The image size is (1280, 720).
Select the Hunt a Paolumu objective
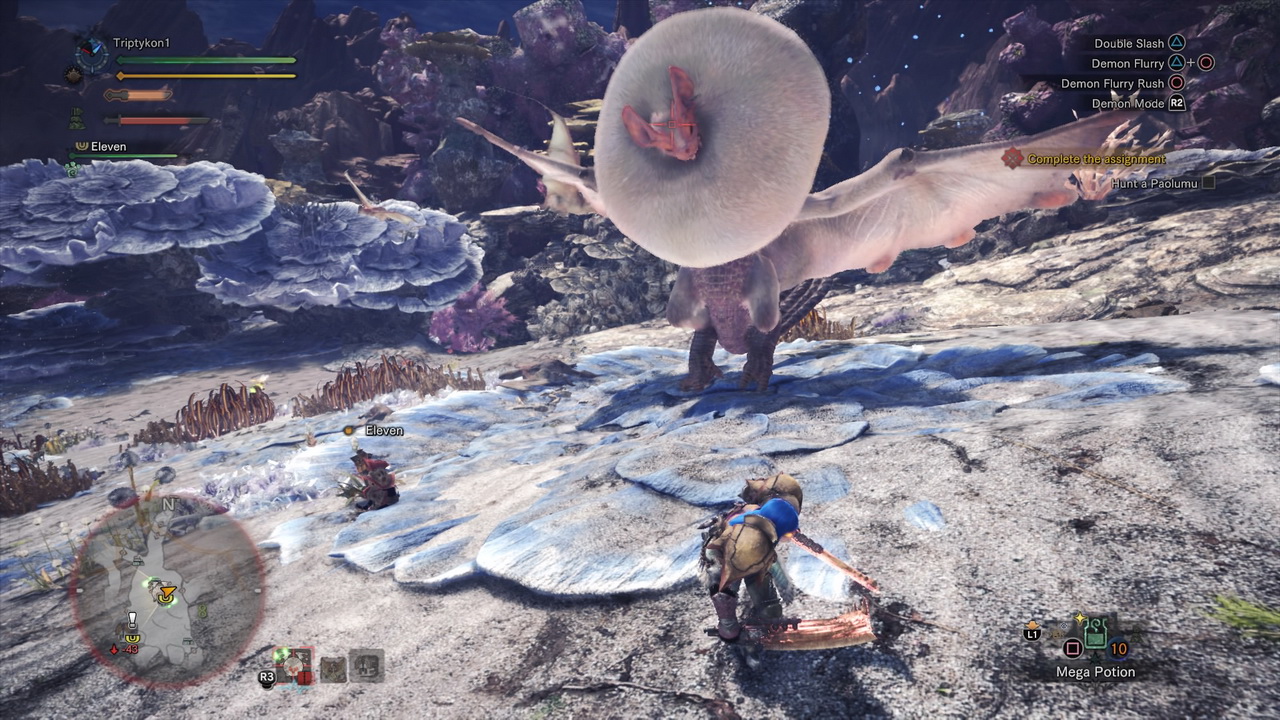click(1154, 183)
